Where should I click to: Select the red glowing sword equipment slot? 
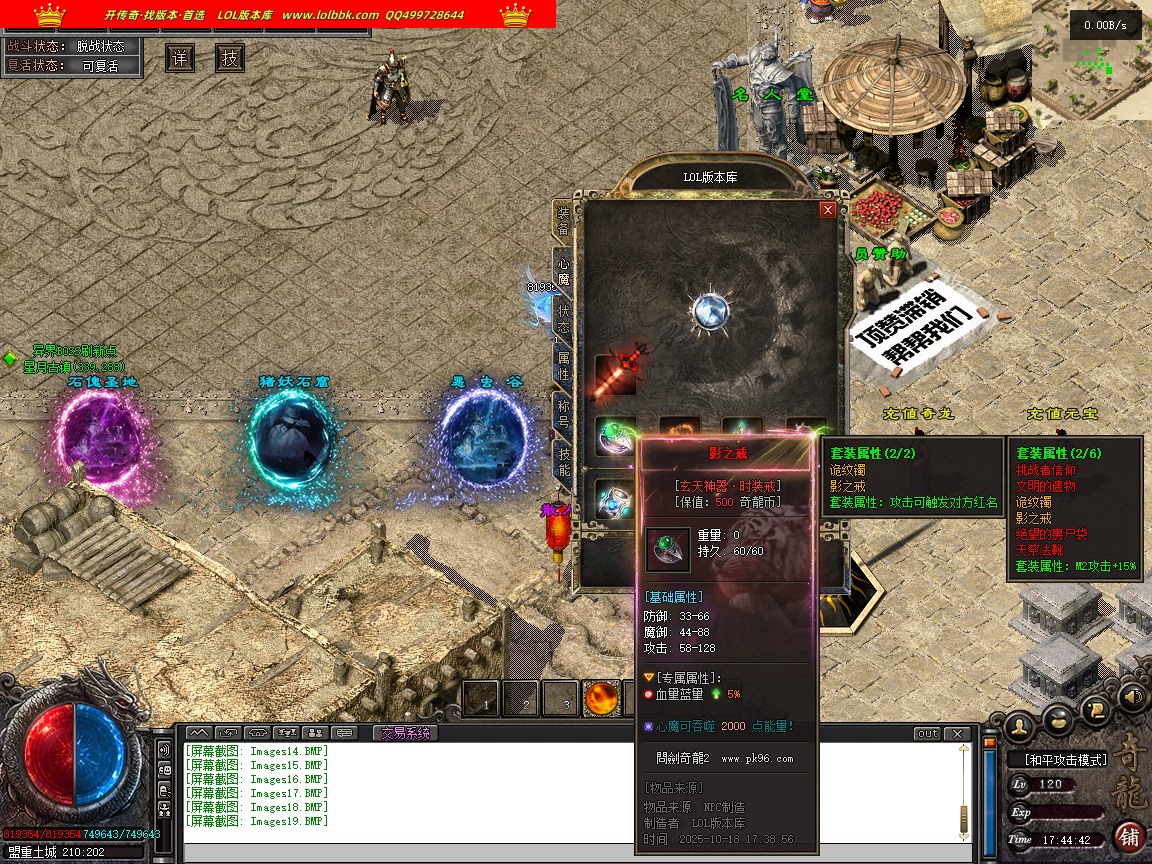pyautogui.click(x=616, y=372)
